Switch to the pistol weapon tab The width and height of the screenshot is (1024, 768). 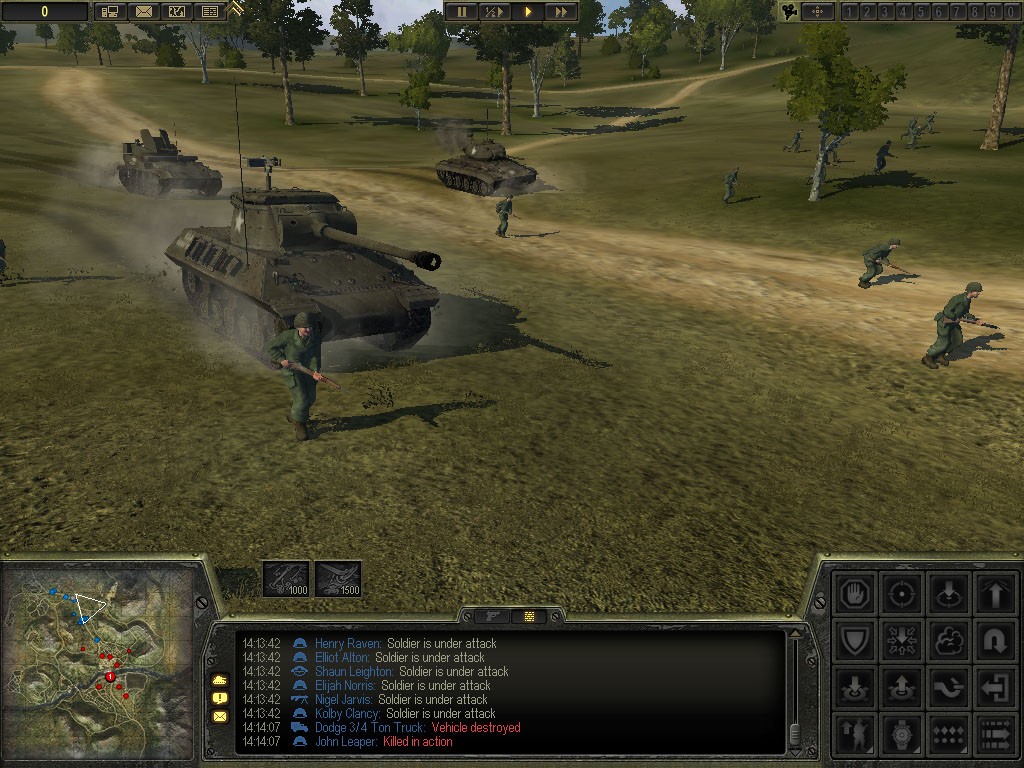pyautogui.click(x=492, y=616)
